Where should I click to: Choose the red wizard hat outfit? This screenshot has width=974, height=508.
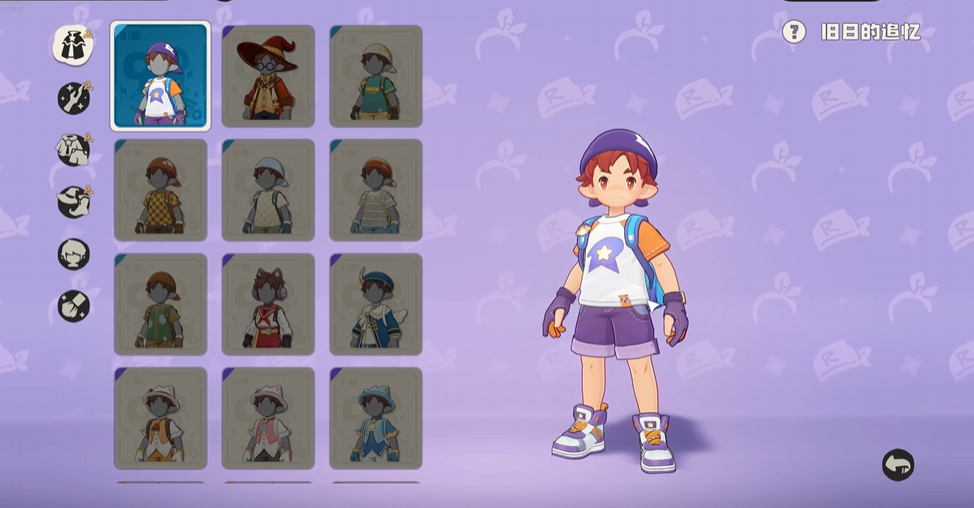click(x=268, y=77)
